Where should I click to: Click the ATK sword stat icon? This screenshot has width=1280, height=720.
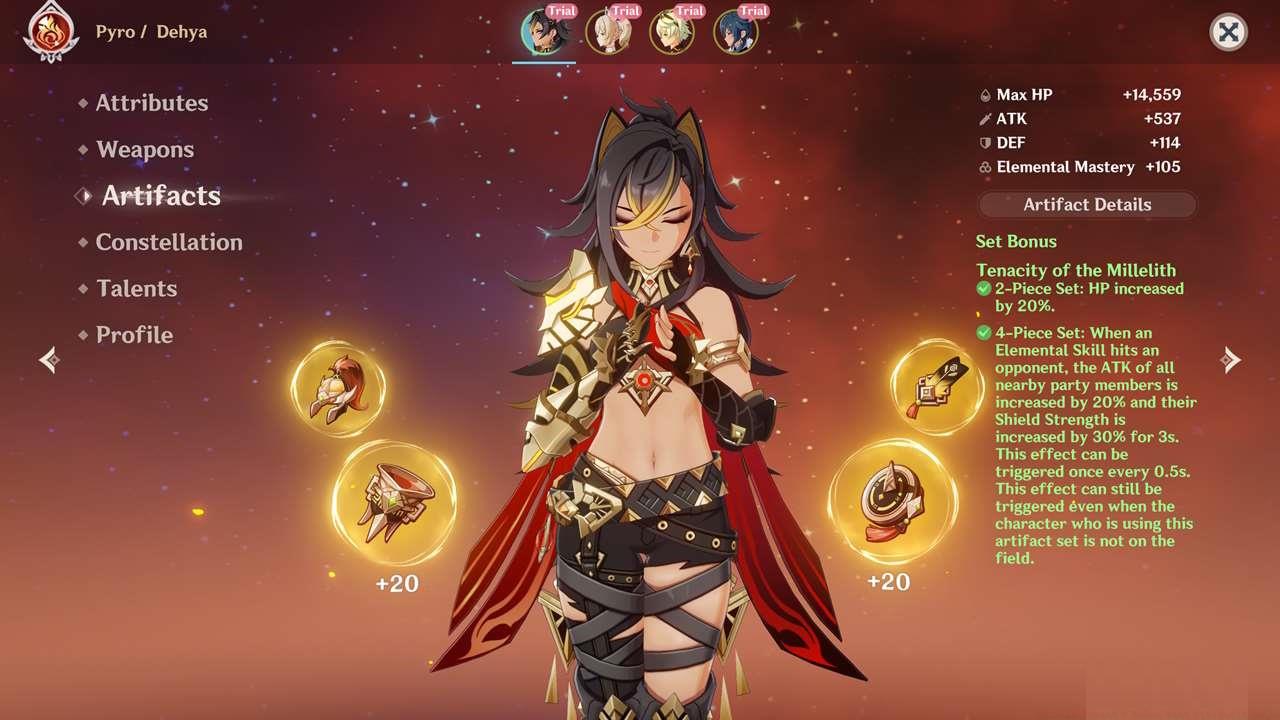985,118
